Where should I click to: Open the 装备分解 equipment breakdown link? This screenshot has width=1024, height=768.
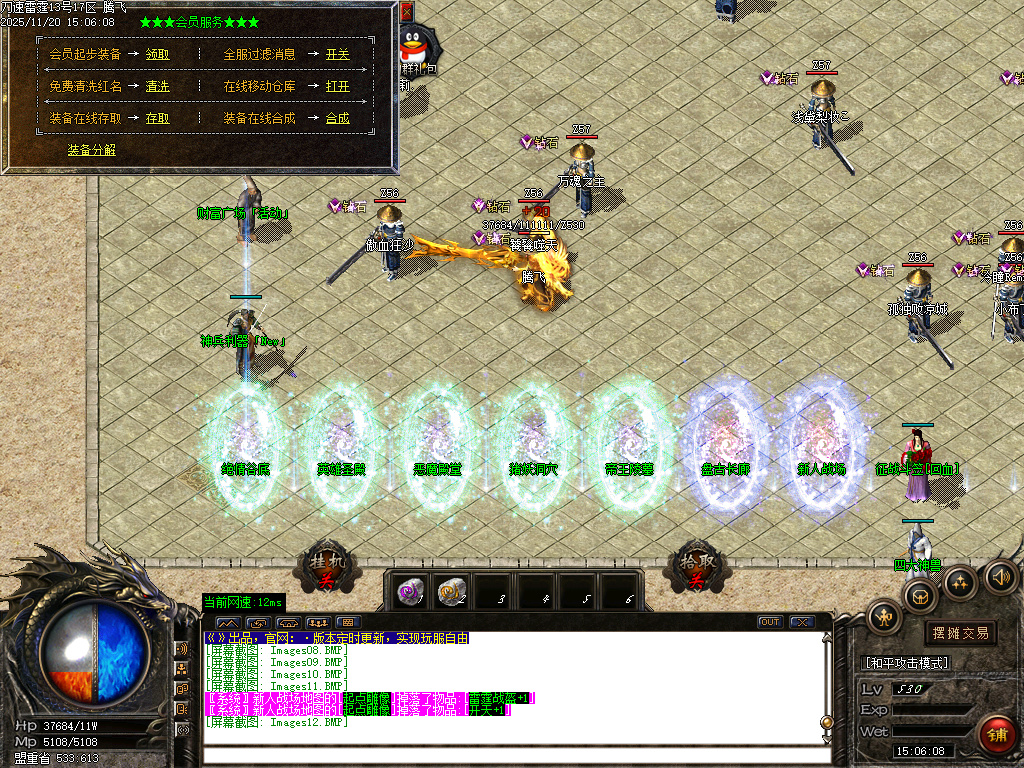click(91, 150)
